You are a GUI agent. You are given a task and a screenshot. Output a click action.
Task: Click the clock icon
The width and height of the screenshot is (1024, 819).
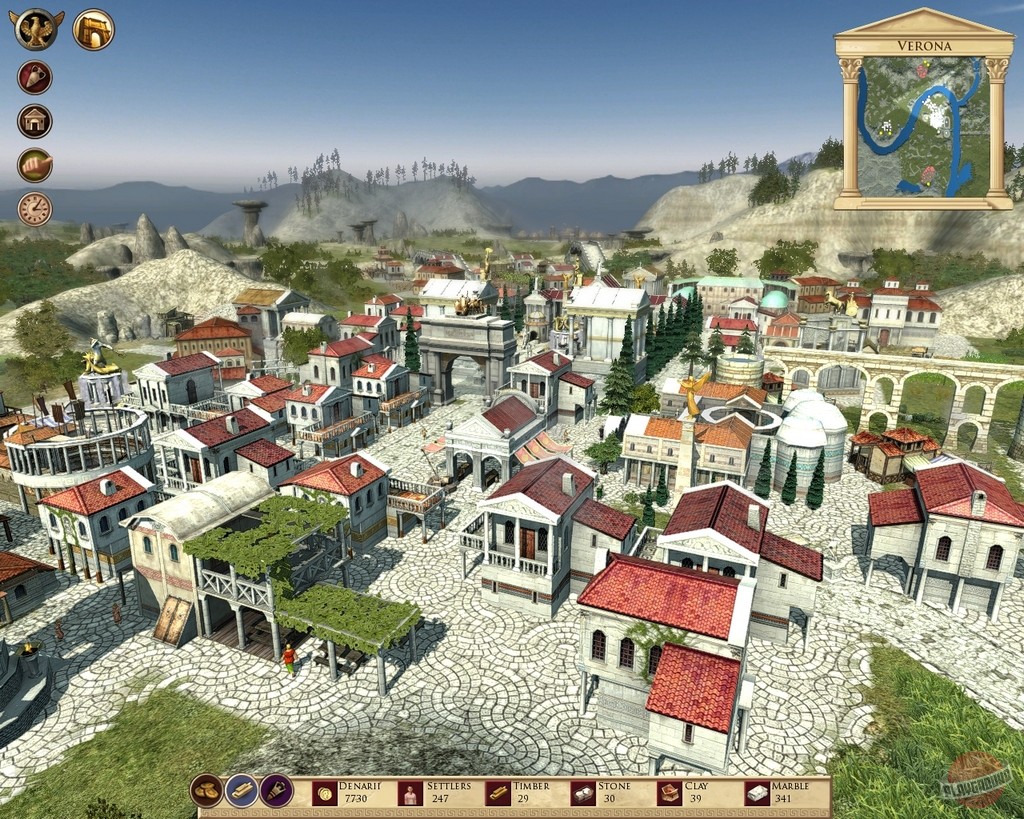tap(35, 209)
